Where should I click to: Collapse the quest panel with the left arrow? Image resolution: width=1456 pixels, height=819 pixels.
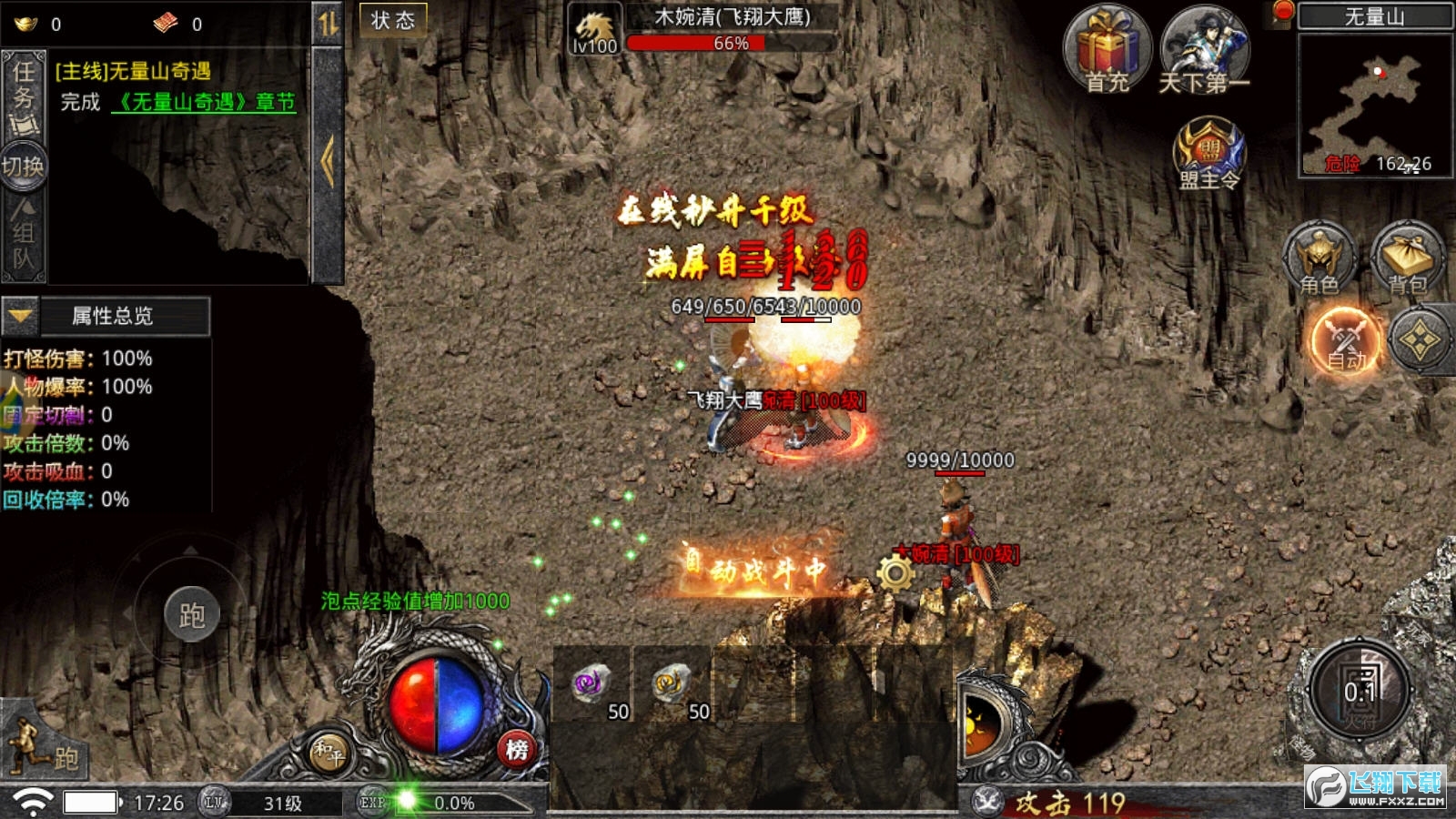[x=328, y=162]
